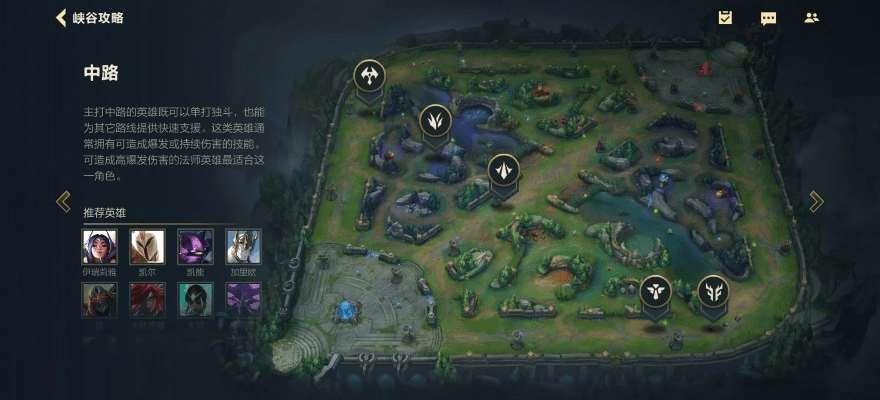View the 加里欧 hero portrait
This screenshot has width=880, height=400.
click(x=243, y=247)
